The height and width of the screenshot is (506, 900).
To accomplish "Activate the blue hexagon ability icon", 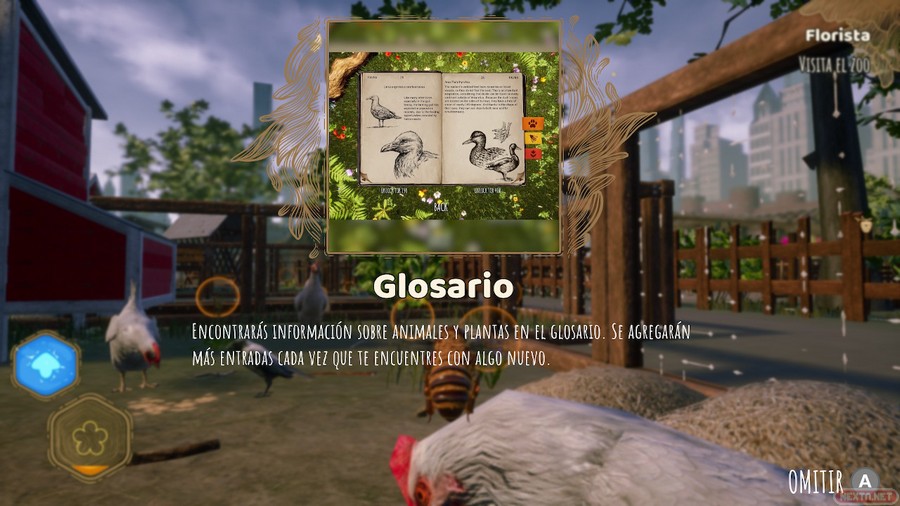I will [x=45, y=365].
